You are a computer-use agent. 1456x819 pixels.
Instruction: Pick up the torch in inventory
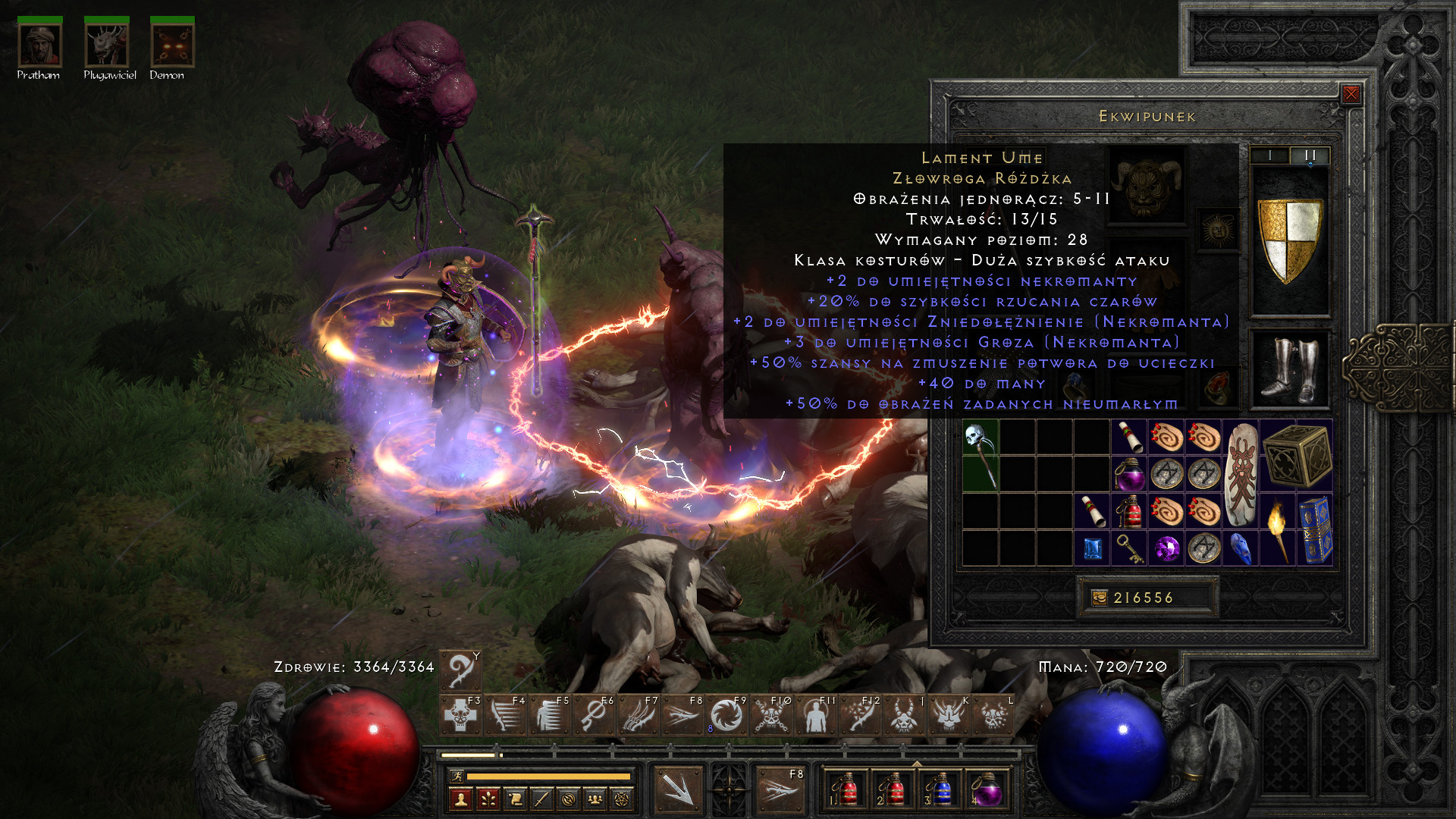click(x=1278, y=530)
